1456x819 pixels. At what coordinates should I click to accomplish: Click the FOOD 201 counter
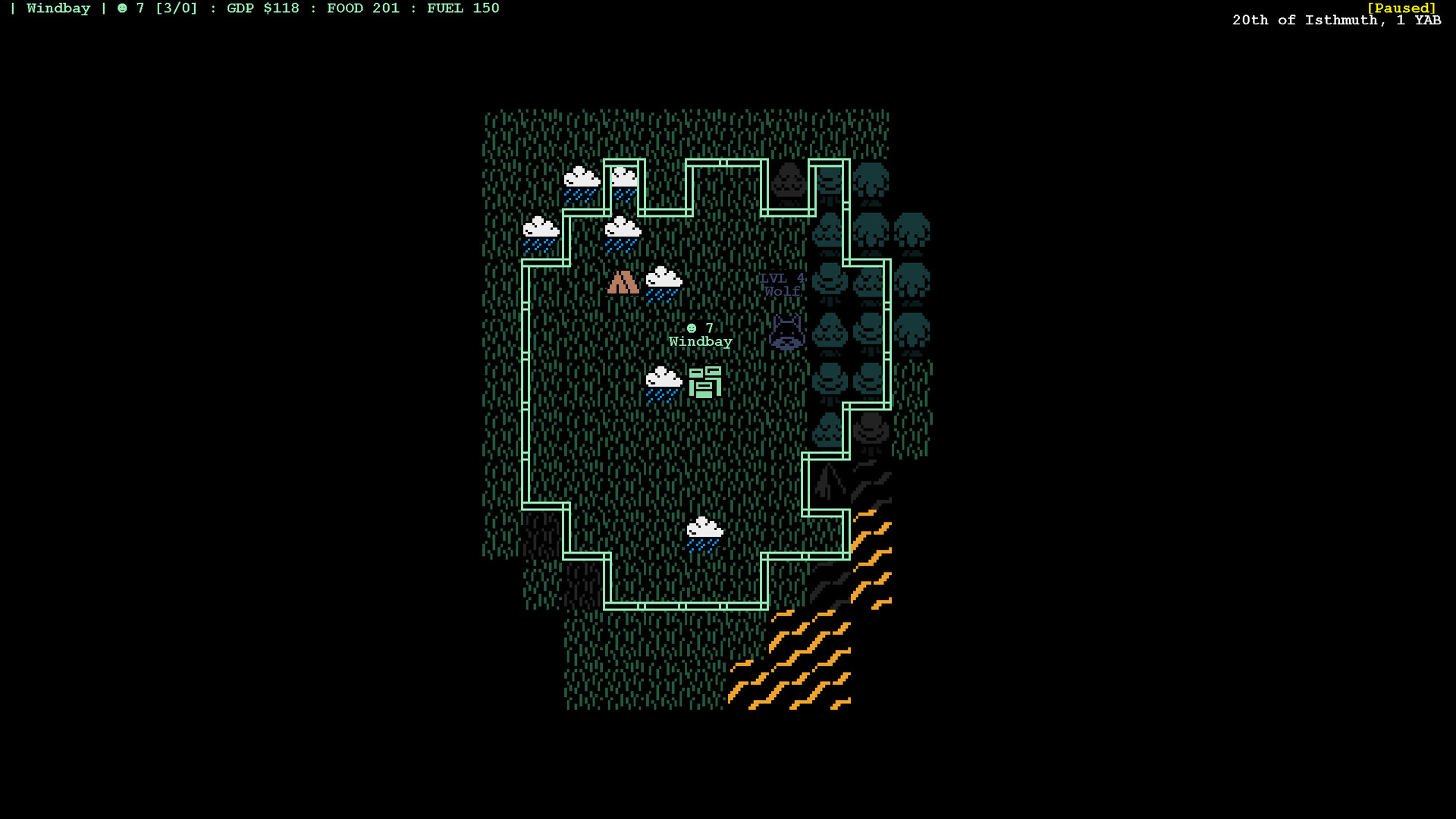coord(362,8)
